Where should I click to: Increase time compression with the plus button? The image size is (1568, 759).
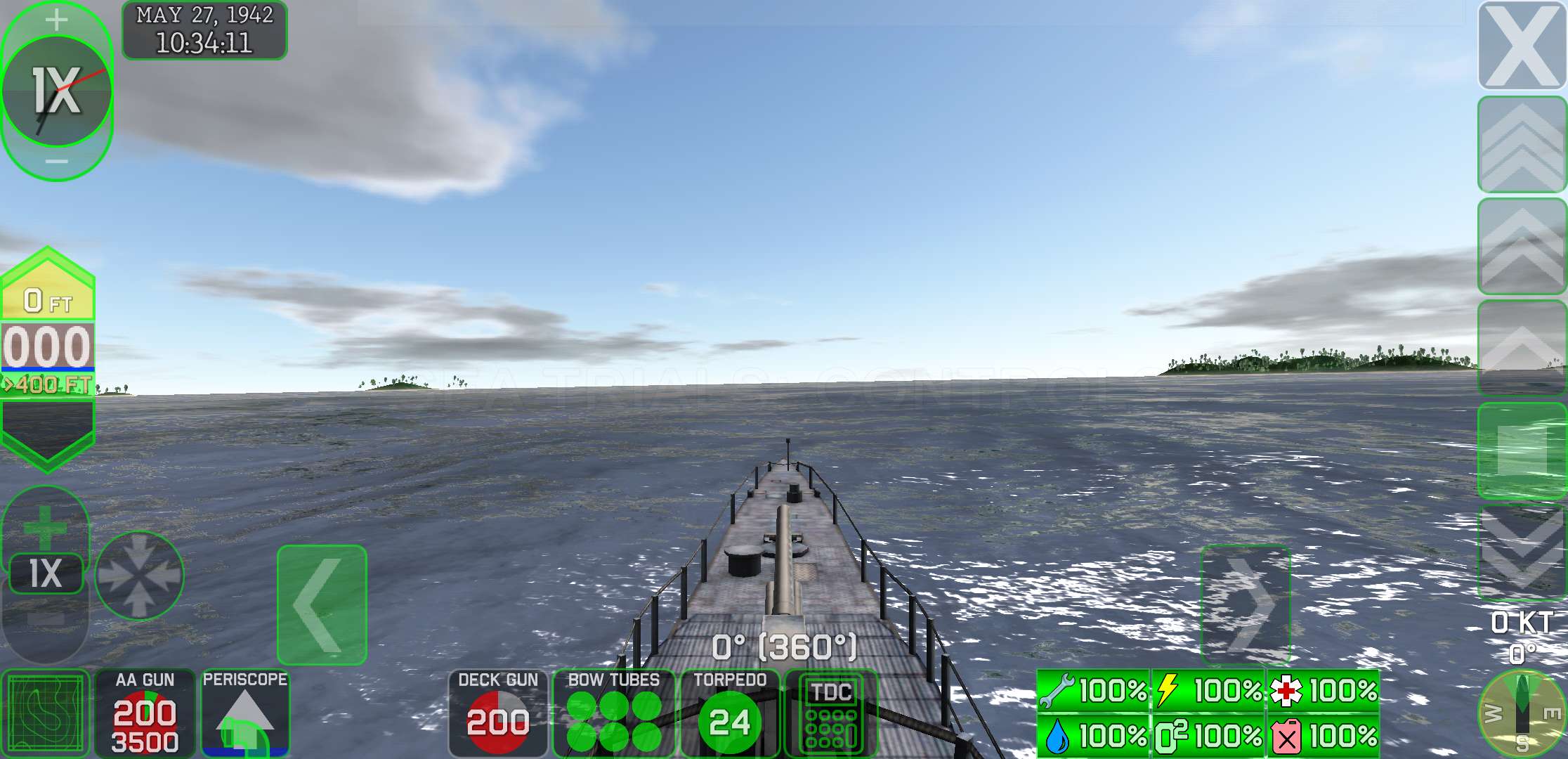[56, 20]
